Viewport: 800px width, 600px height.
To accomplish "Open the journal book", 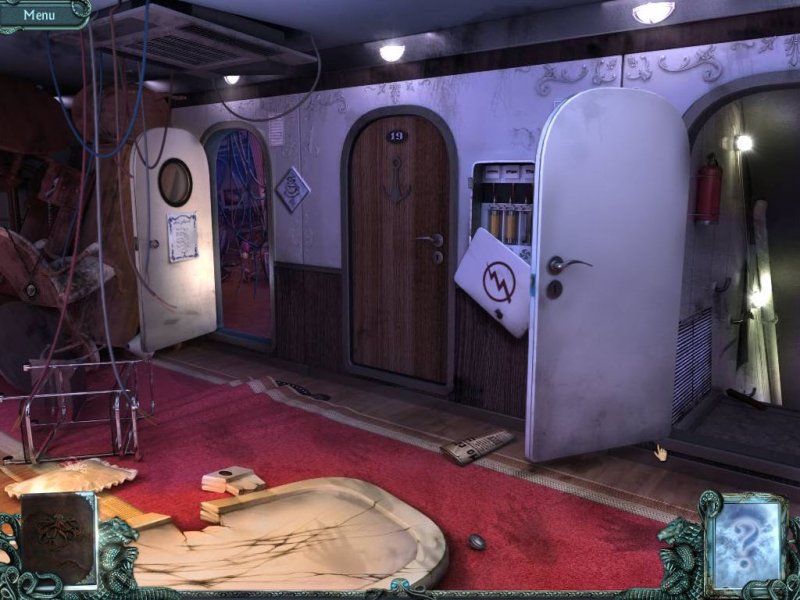I will pos(58,538).
